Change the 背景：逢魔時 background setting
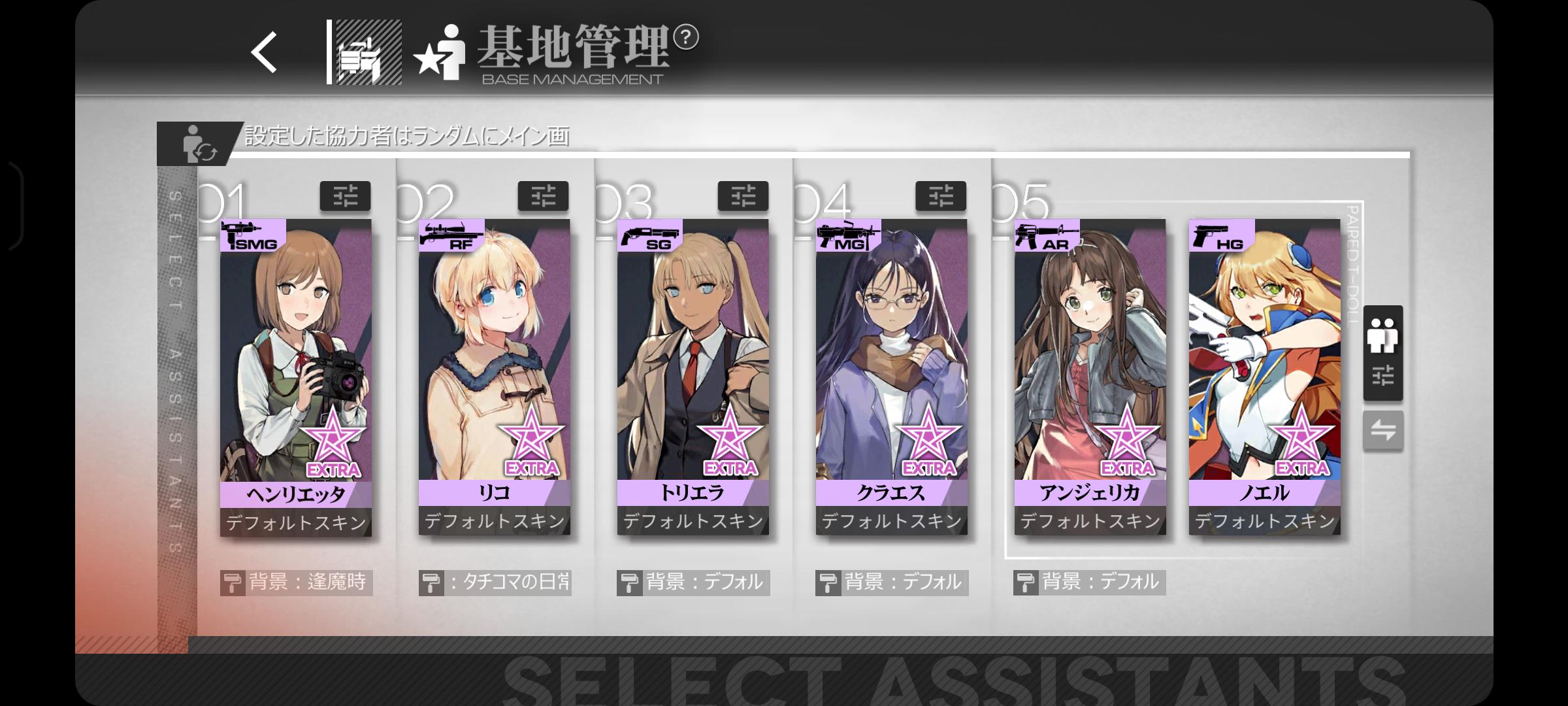Image resolution: width=1568 pixels, height=706 pixels. point(297,582)
